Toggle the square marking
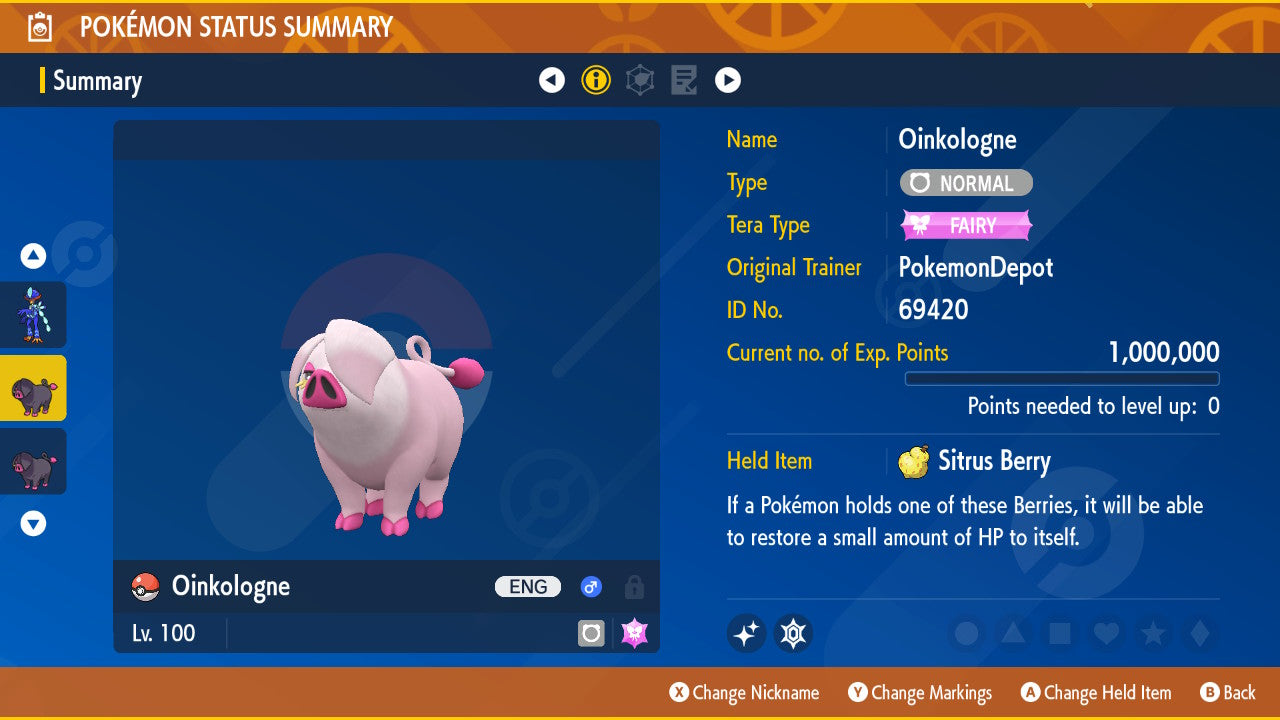The width and height of the screenshot is (1280, 720). pyautogui.click(x=1060, y=633)
